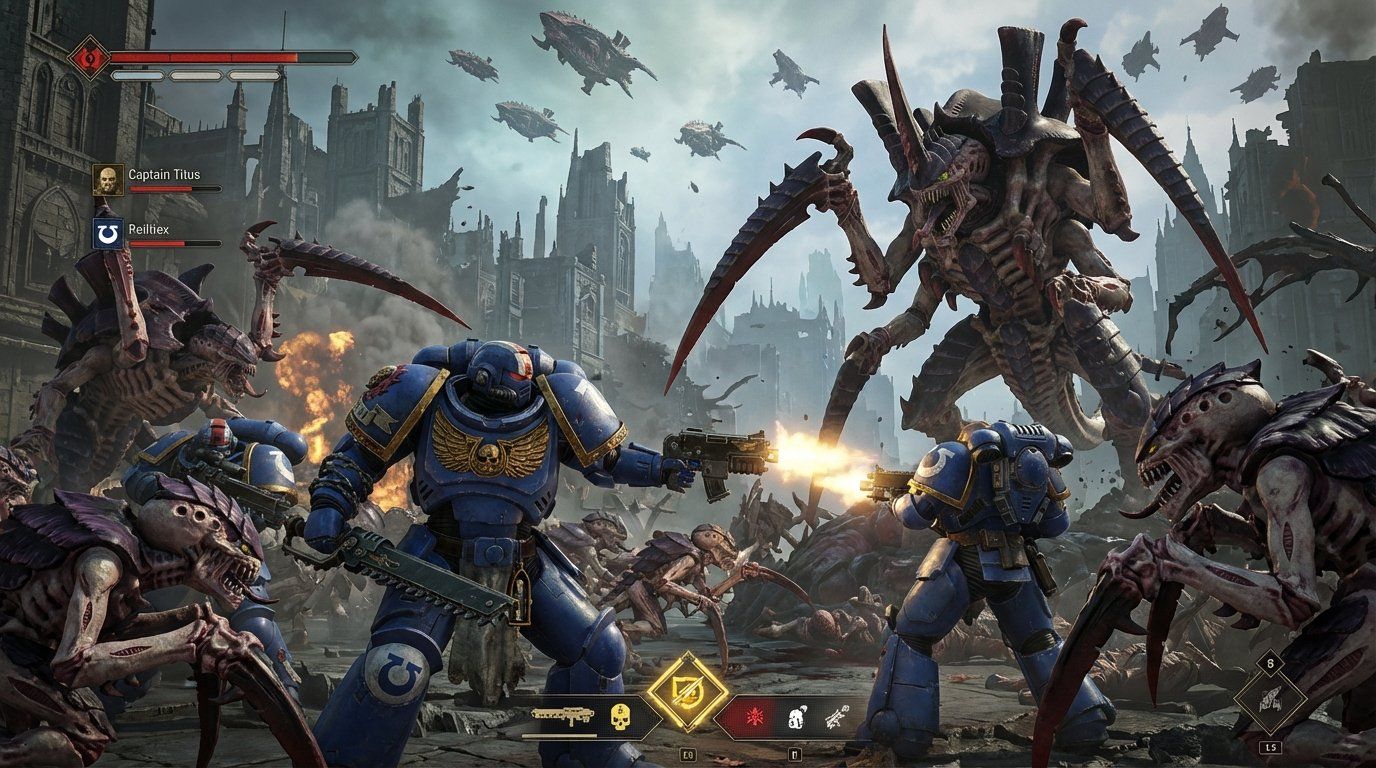Viewport: 1376px width, 768px height.
Task: Select the bolt rifle weapon icon
Action: (x=564, y=715)
